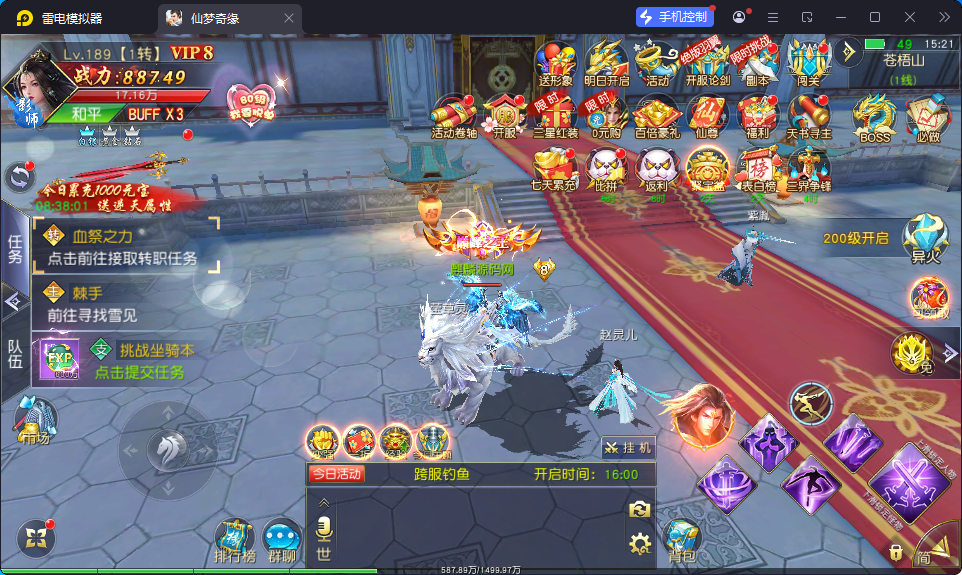The height and width of the screenshot is (575, 962).
Task: Switch to the 队伍 team tab
Action: pos(14,352)
